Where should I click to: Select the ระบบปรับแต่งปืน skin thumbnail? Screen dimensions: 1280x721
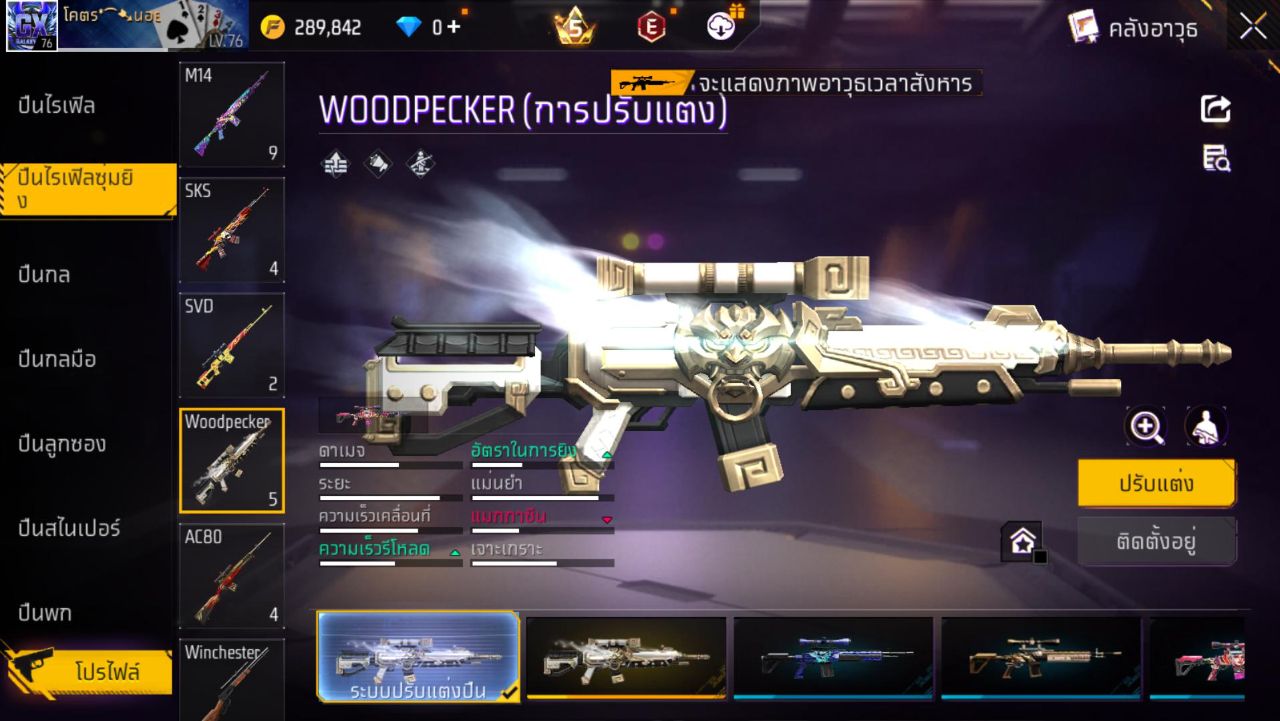pyautogui.click(x=418, y=657)
